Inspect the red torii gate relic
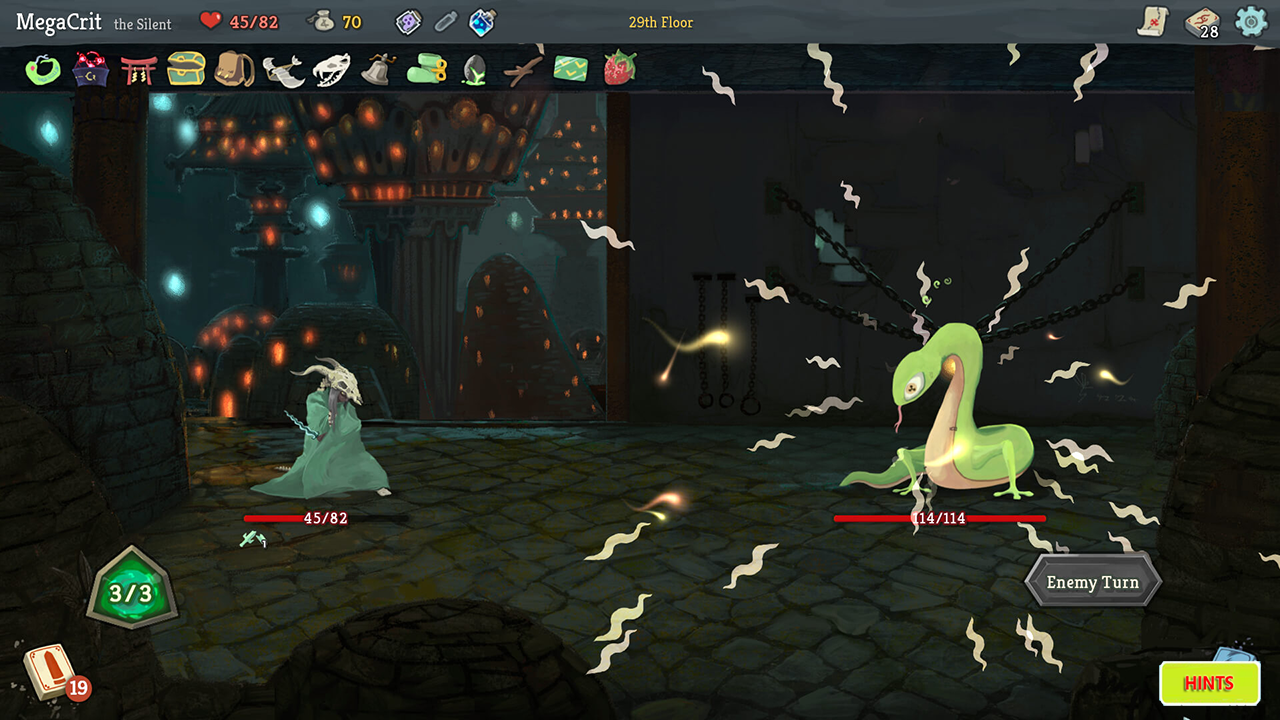Viewport: 1280px width, 720px height. [139, 69]
